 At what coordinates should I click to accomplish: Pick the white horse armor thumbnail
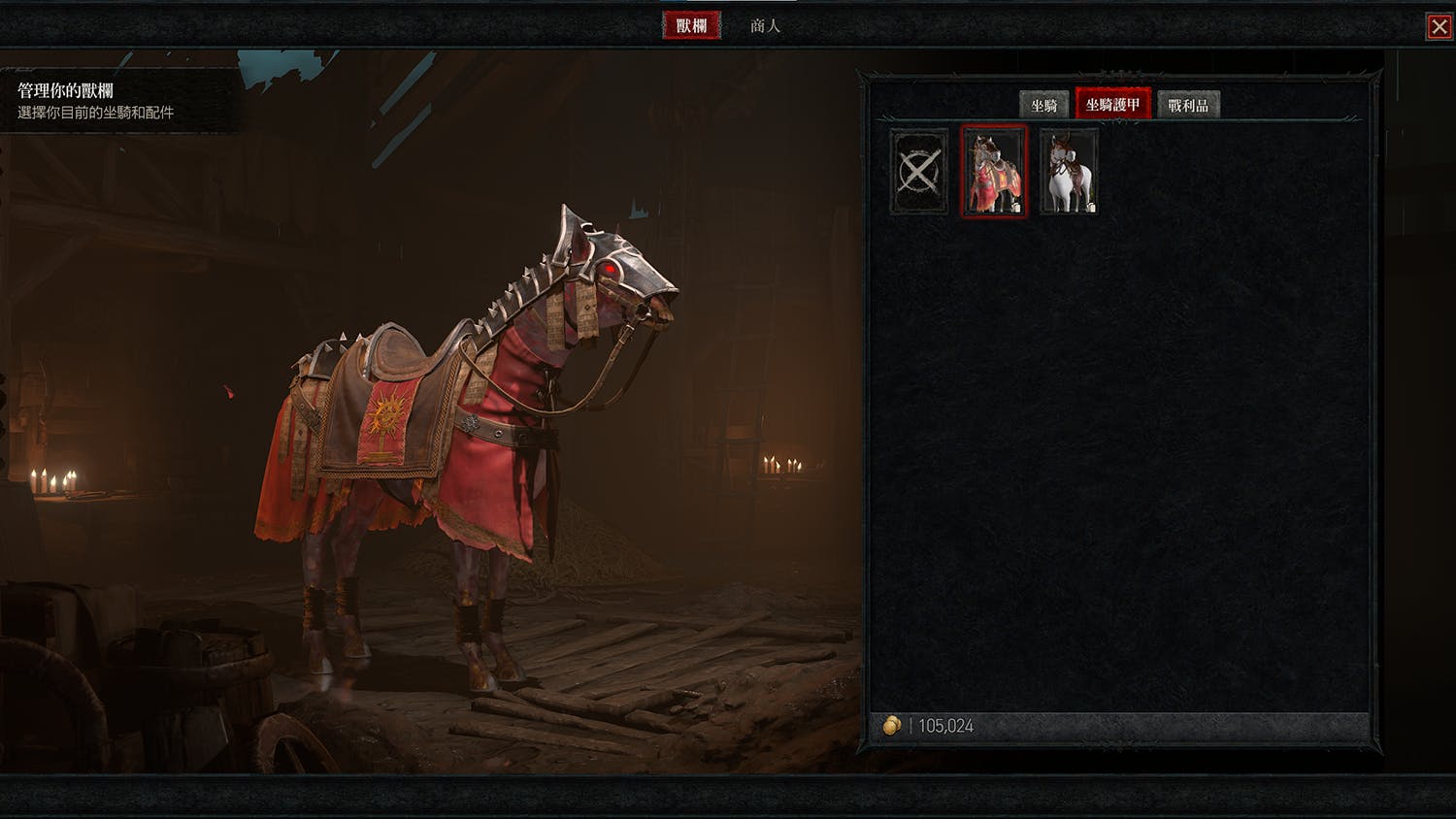coord(1069,172)
